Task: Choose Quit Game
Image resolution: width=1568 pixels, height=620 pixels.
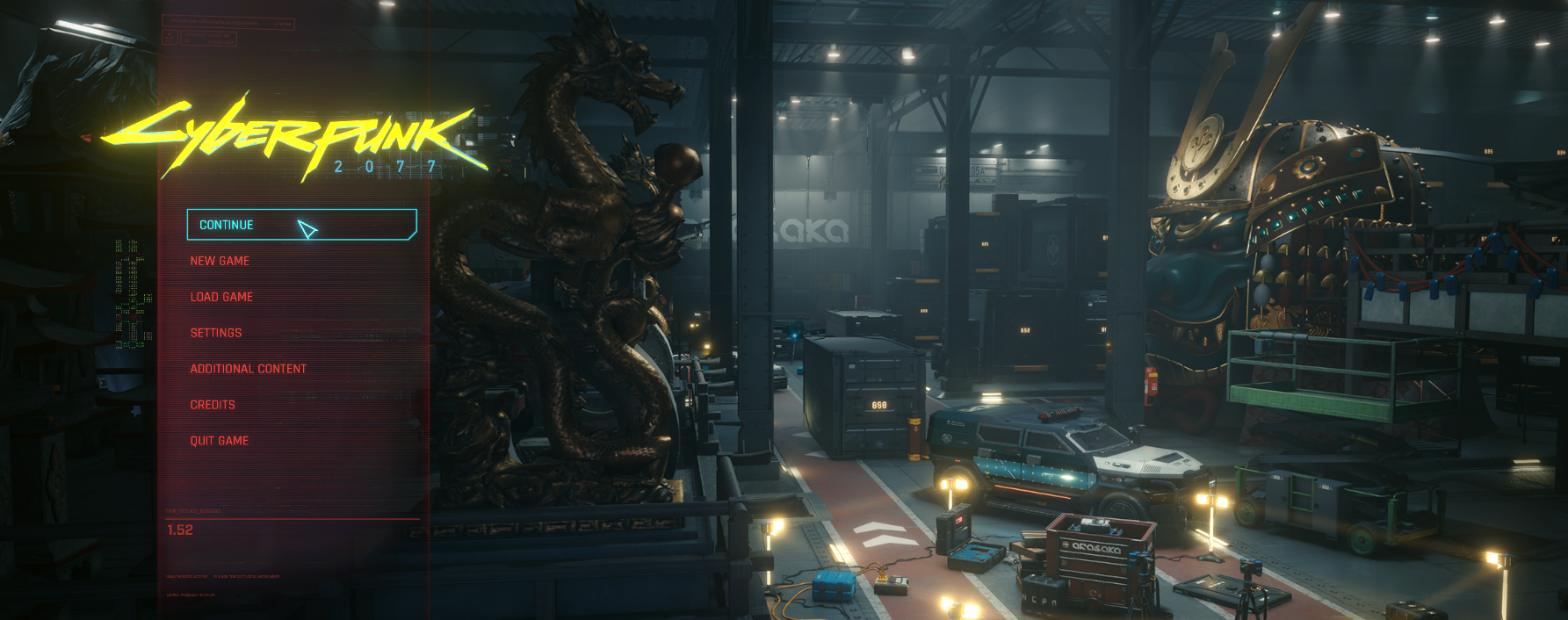Action: point(220,441)
